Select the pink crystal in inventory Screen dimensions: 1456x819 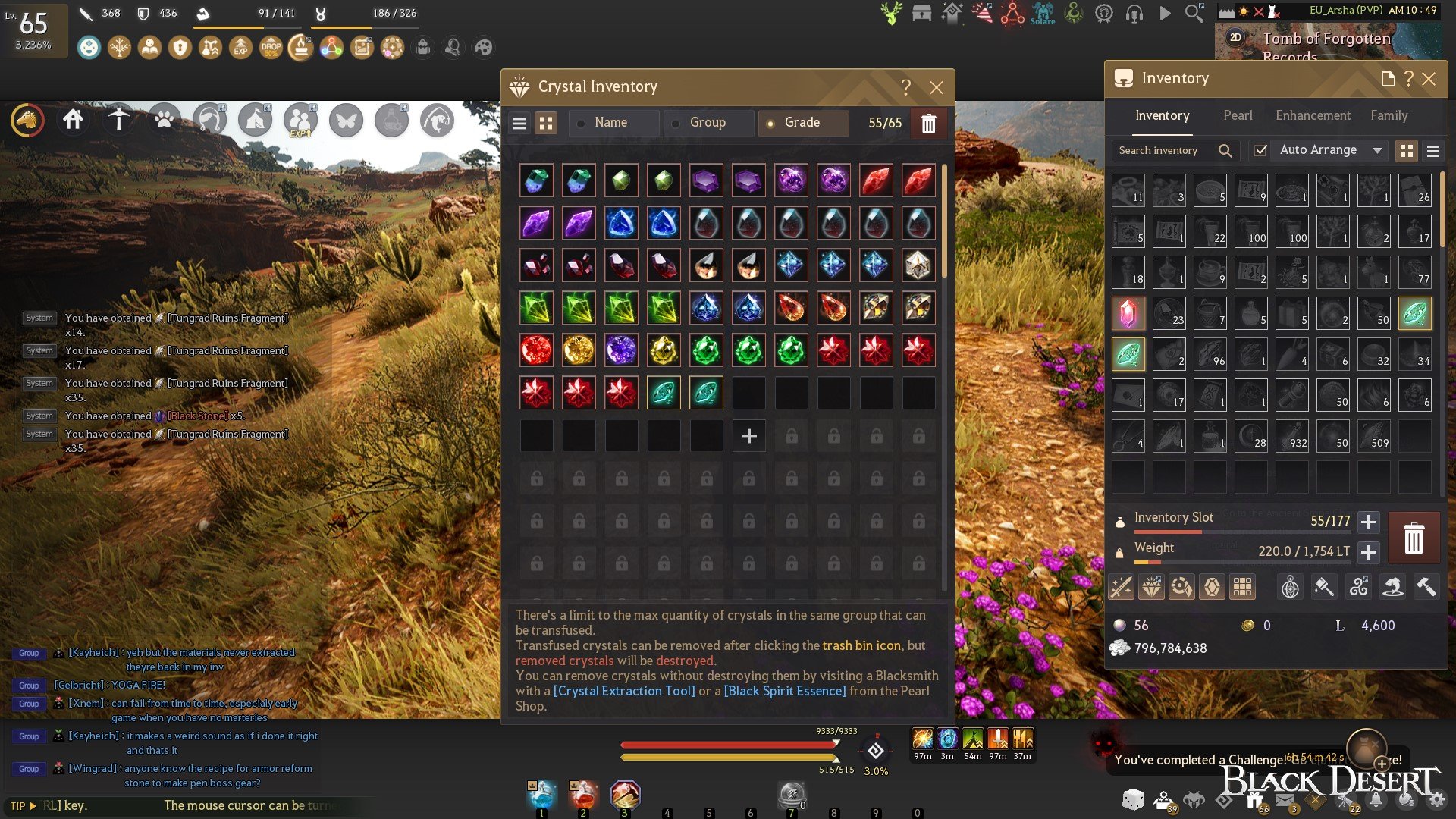[1128, 313]
